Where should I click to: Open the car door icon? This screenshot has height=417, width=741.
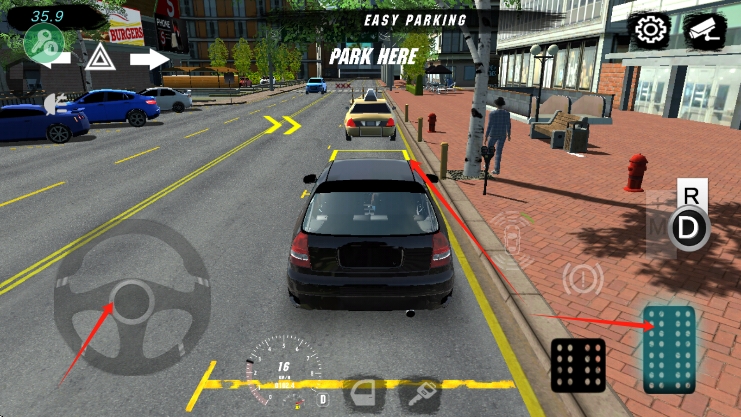(x=364, y=393)
